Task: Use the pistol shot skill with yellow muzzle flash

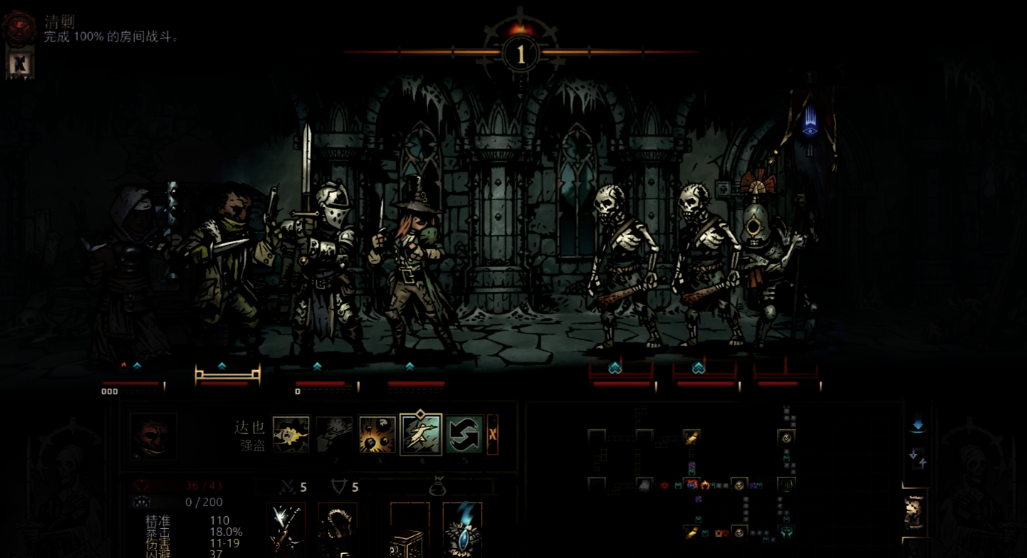Action: (290, 434)
